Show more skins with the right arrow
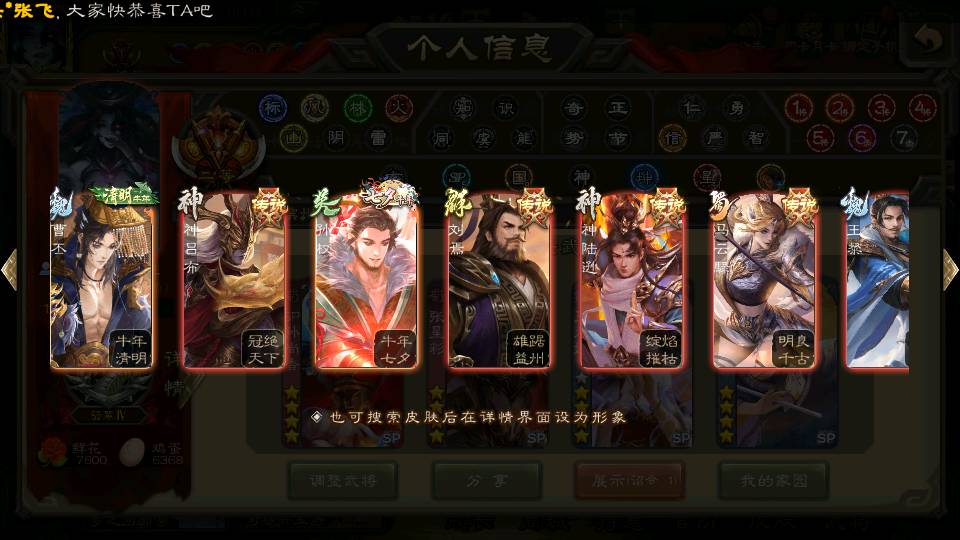The width and height of the screenshot is (960, 540). click(950, 269)
